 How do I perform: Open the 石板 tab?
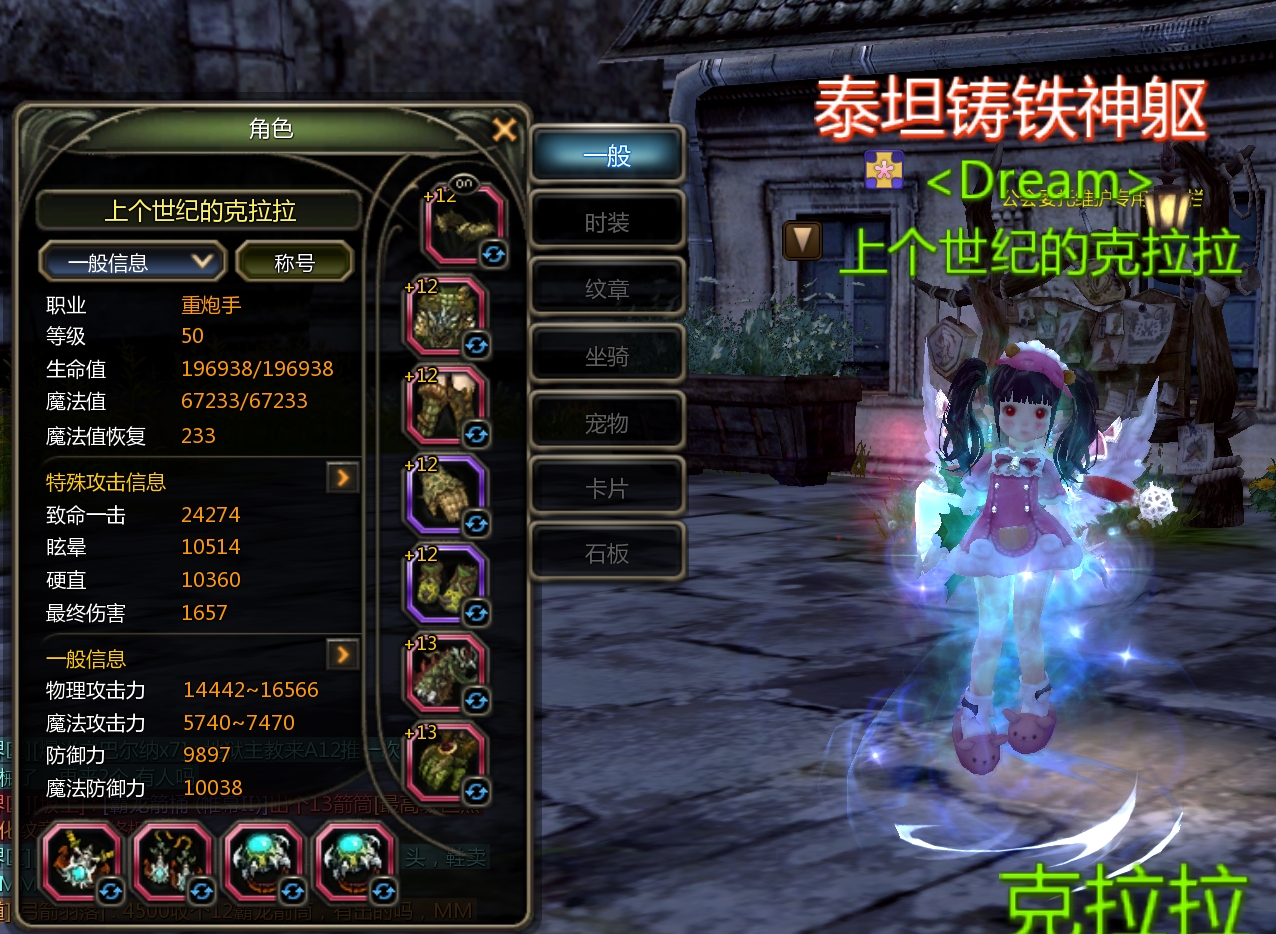point(607,553)
